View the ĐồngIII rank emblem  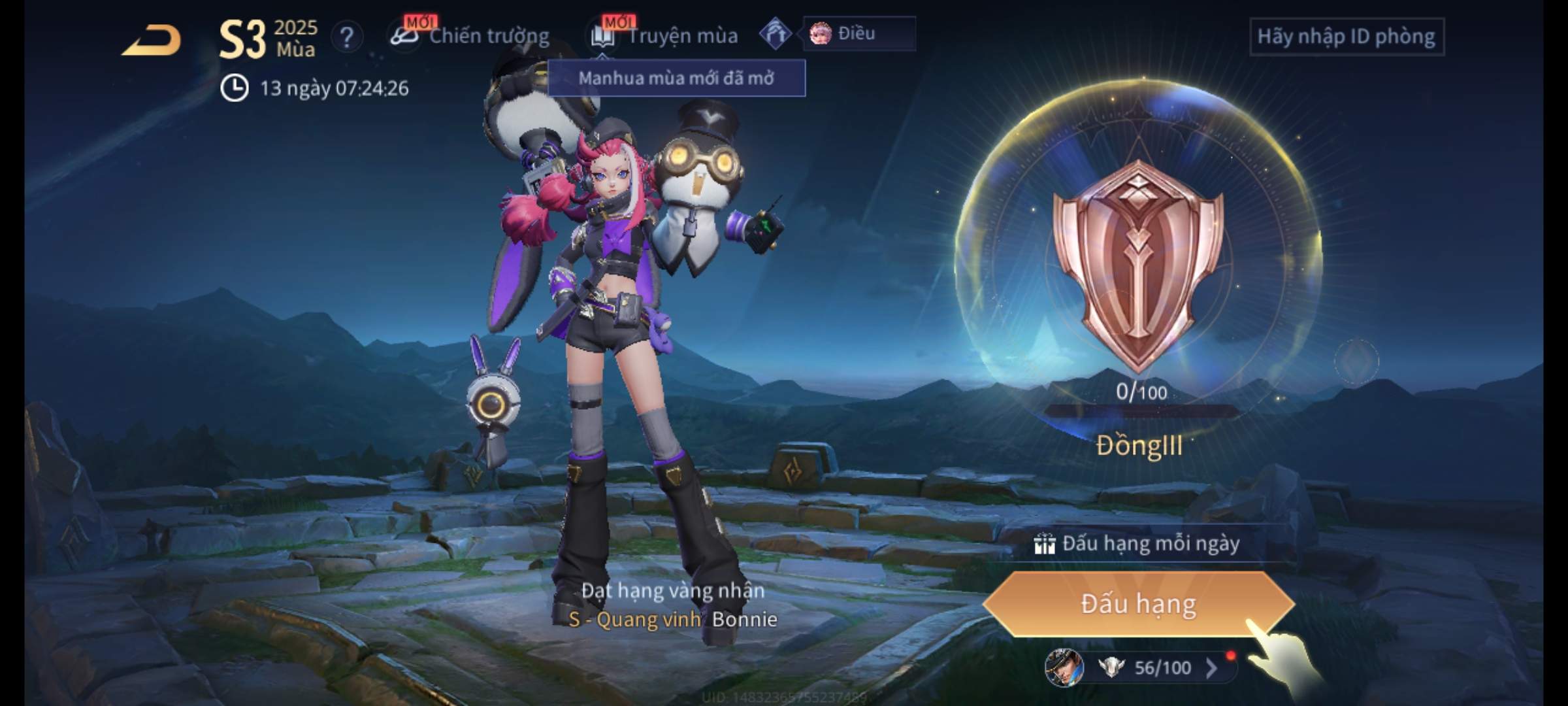1138,265
